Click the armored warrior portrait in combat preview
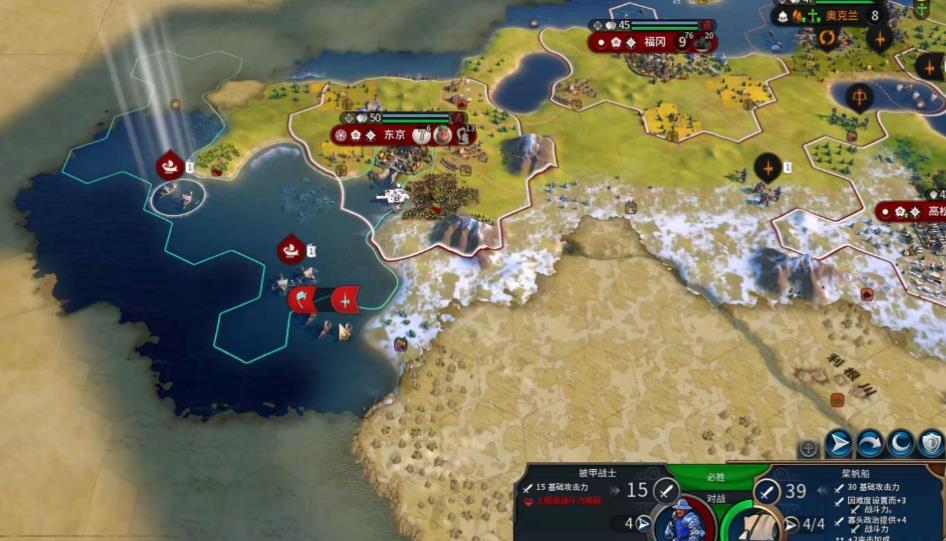This screenshot has width=946, height=541. click(685, 518)
